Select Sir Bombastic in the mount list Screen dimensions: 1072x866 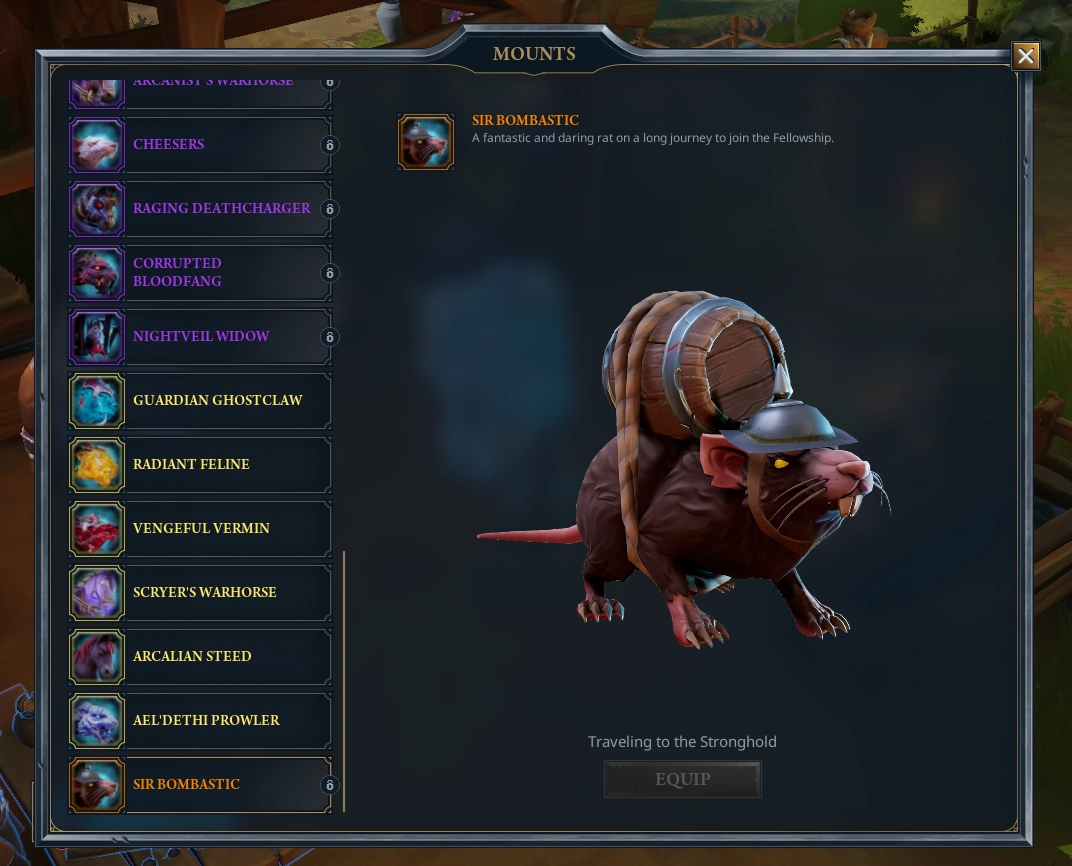[x=200, y=785]
